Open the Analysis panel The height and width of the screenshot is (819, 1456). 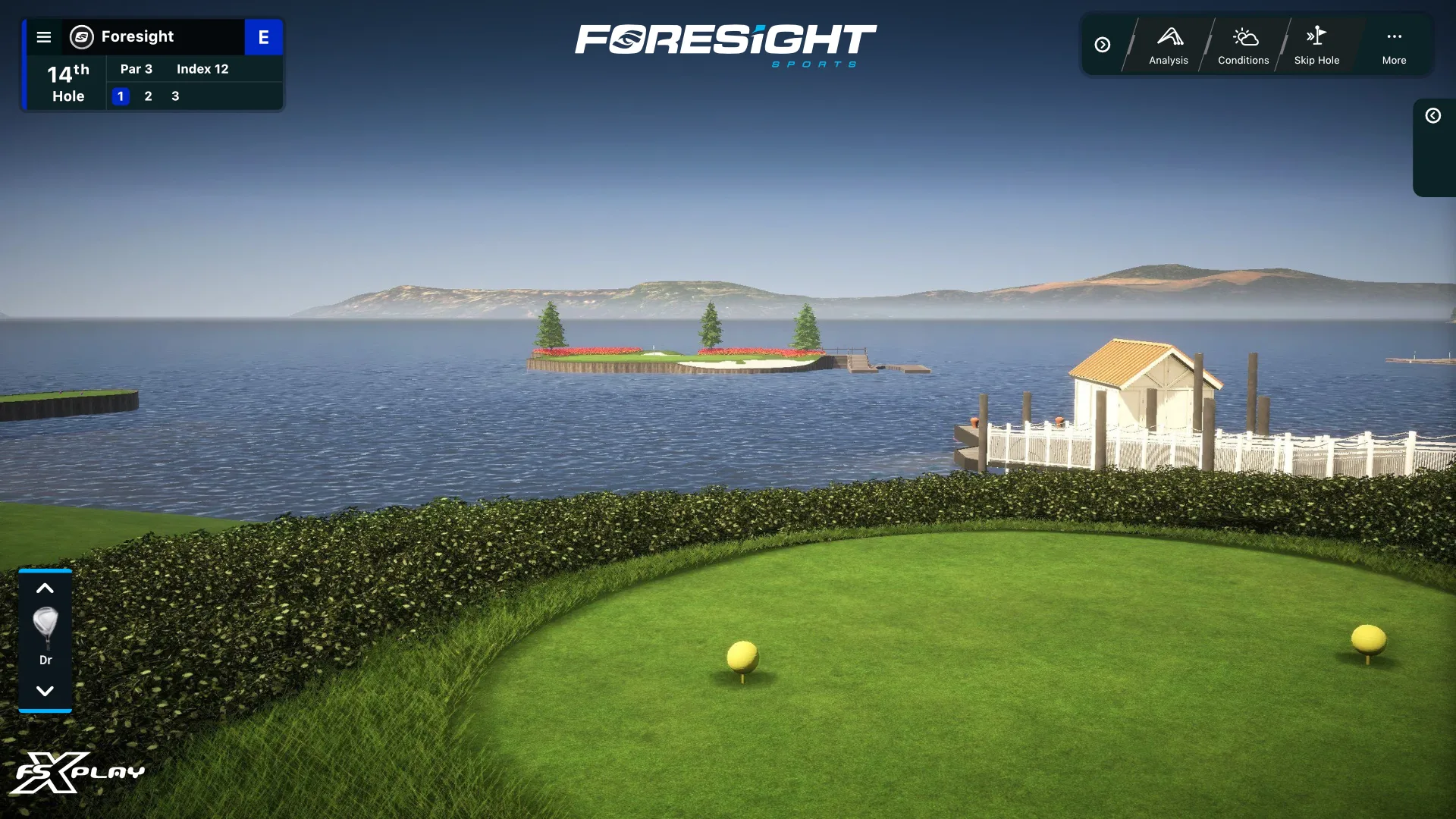[x=1168, y=45]
